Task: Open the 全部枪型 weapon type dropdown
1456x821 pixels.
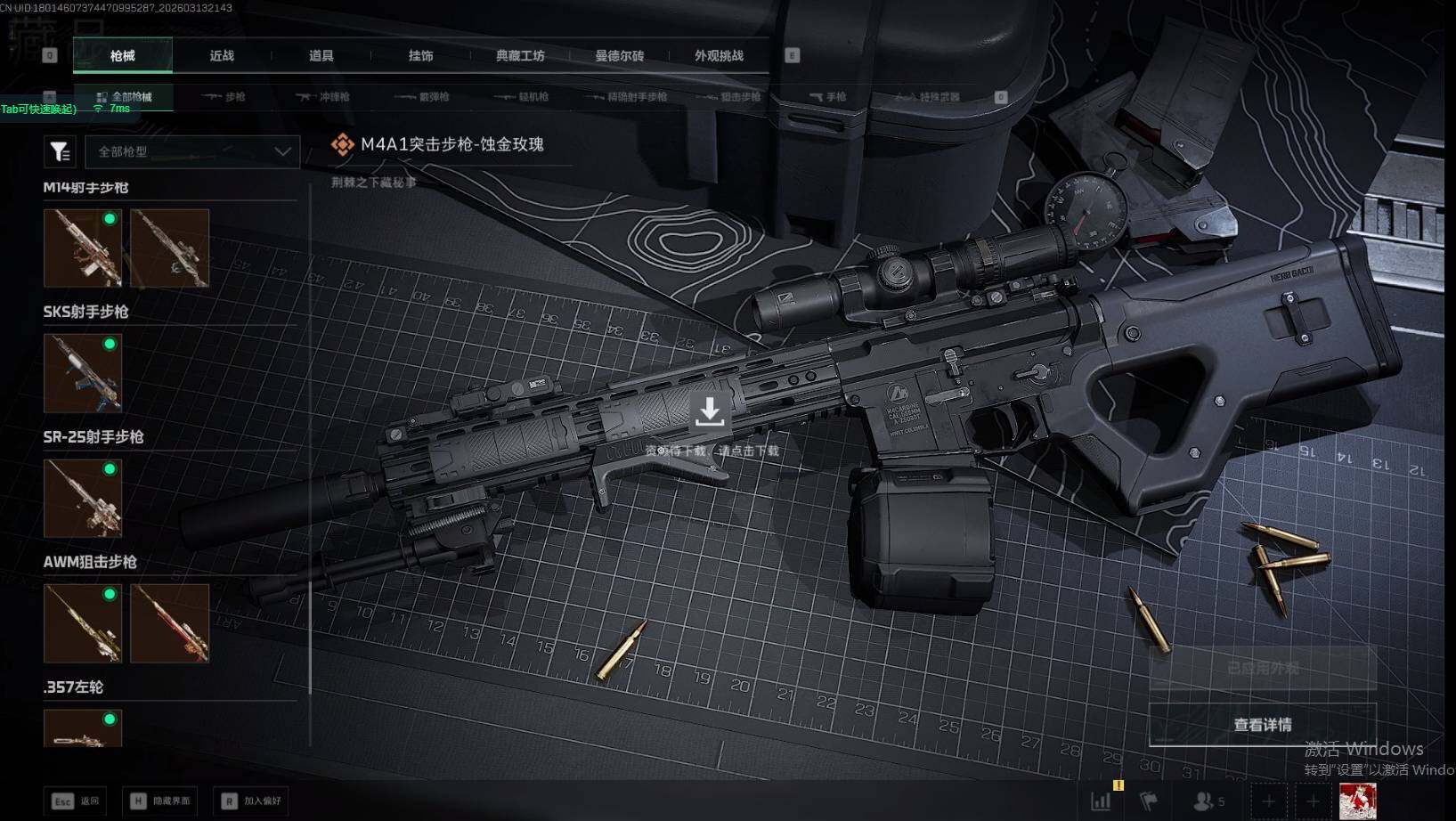Action: (193, 152)
